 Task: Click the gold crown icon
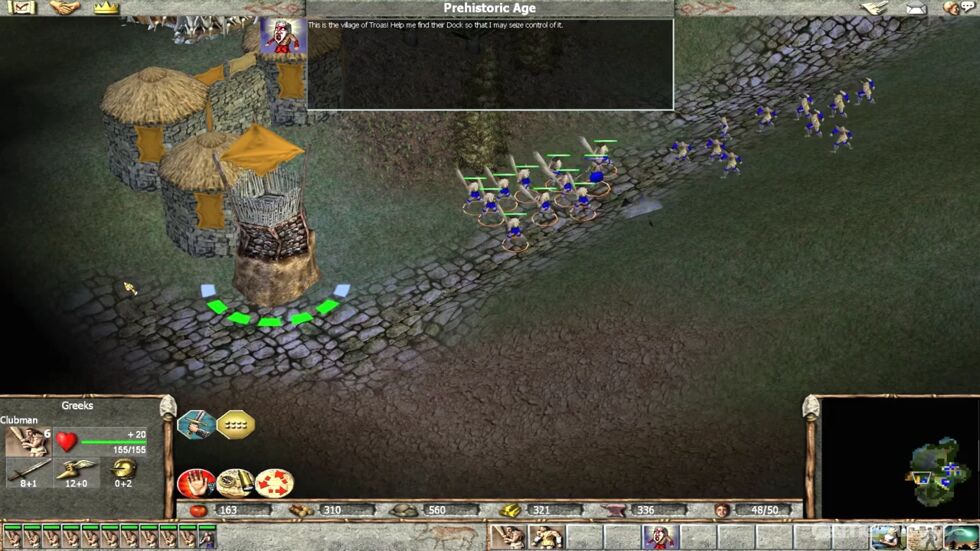click(x=106, y=8)
